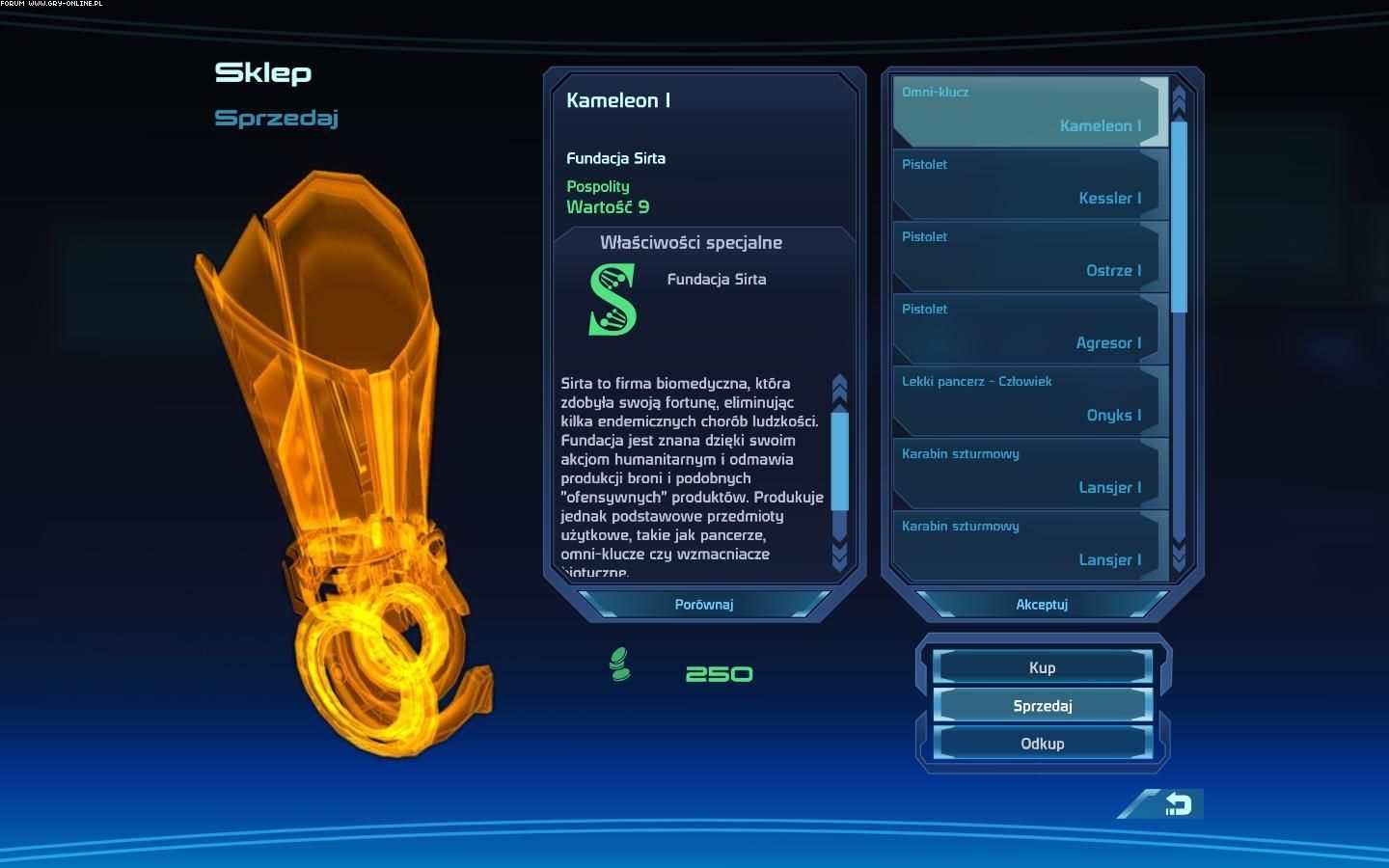
Task: Switch to the Kup buy mode
Action: (1042, 667)
